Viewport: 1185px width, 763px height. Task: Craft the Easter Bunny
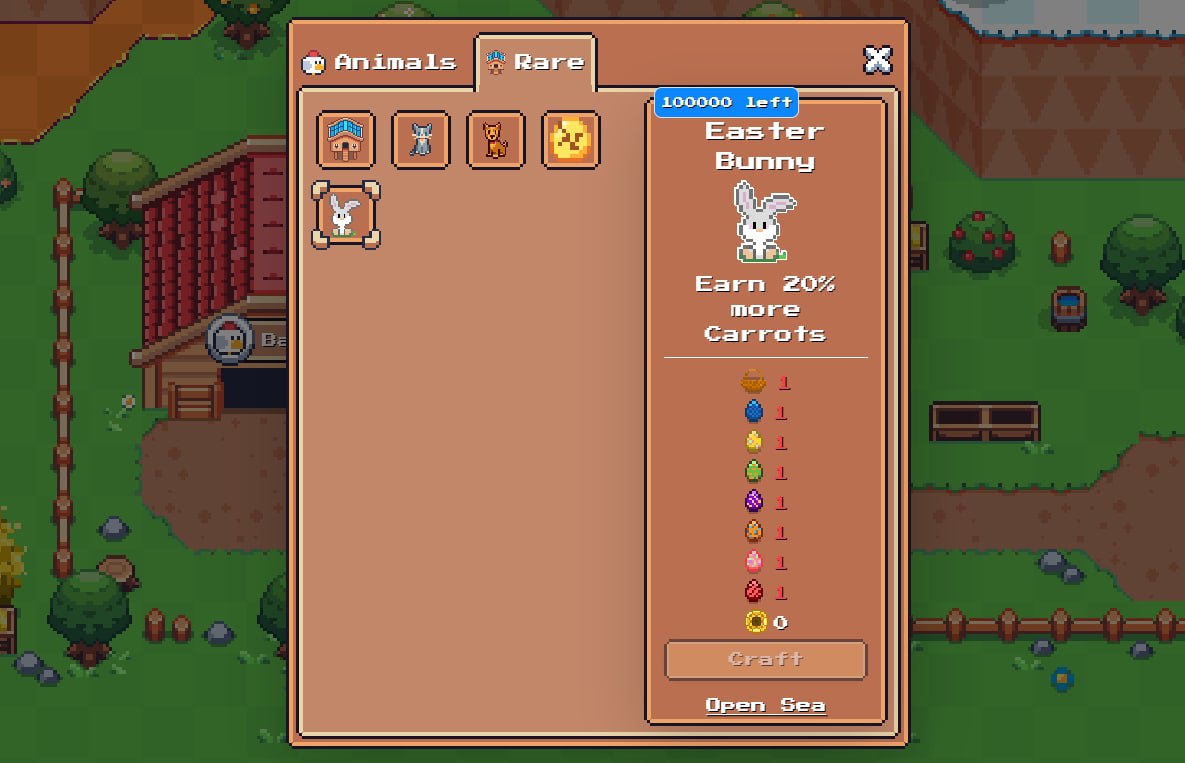765,660
